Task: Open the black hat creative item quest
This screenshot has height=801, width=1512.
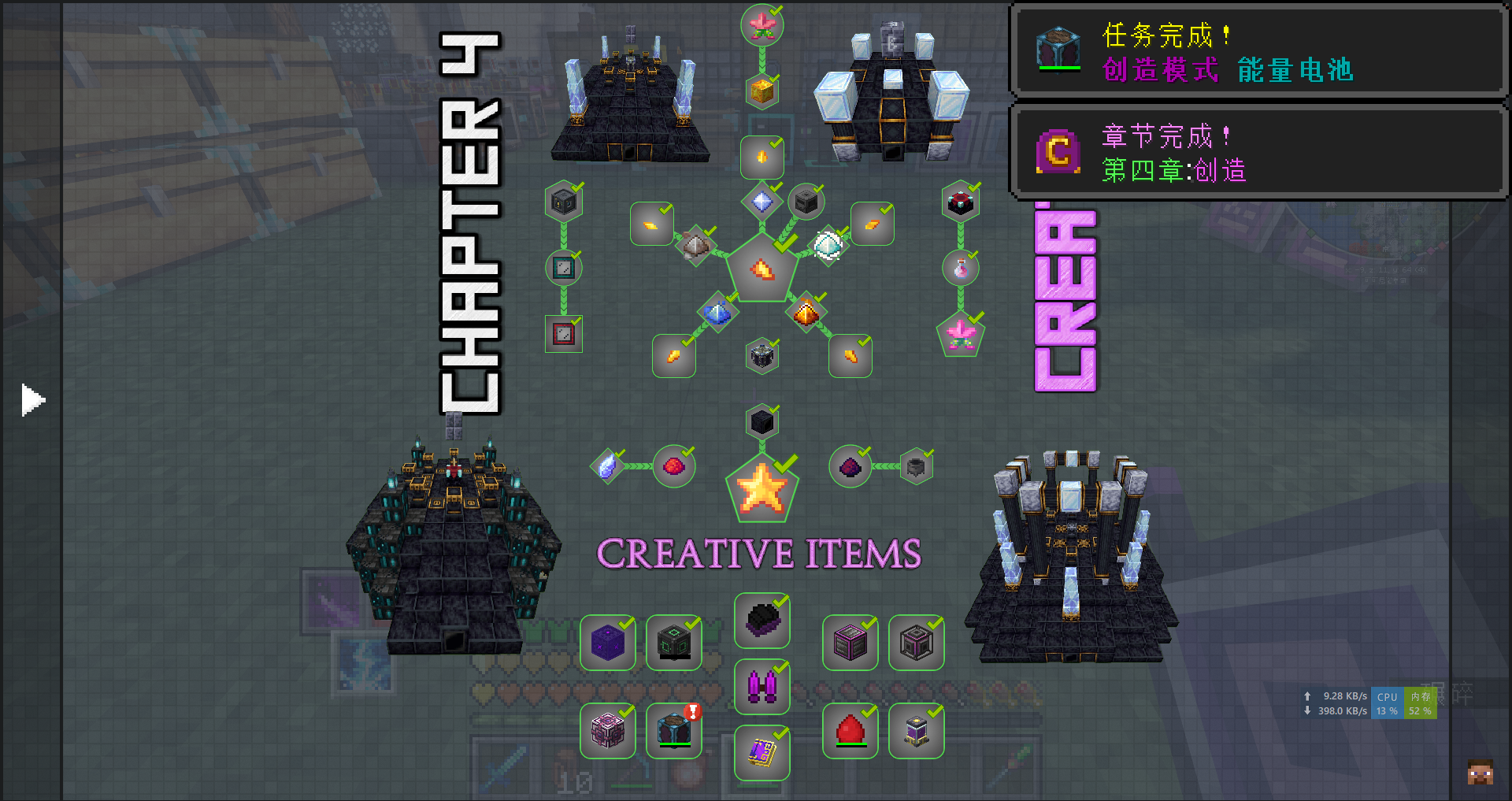Action: [762, 621]
